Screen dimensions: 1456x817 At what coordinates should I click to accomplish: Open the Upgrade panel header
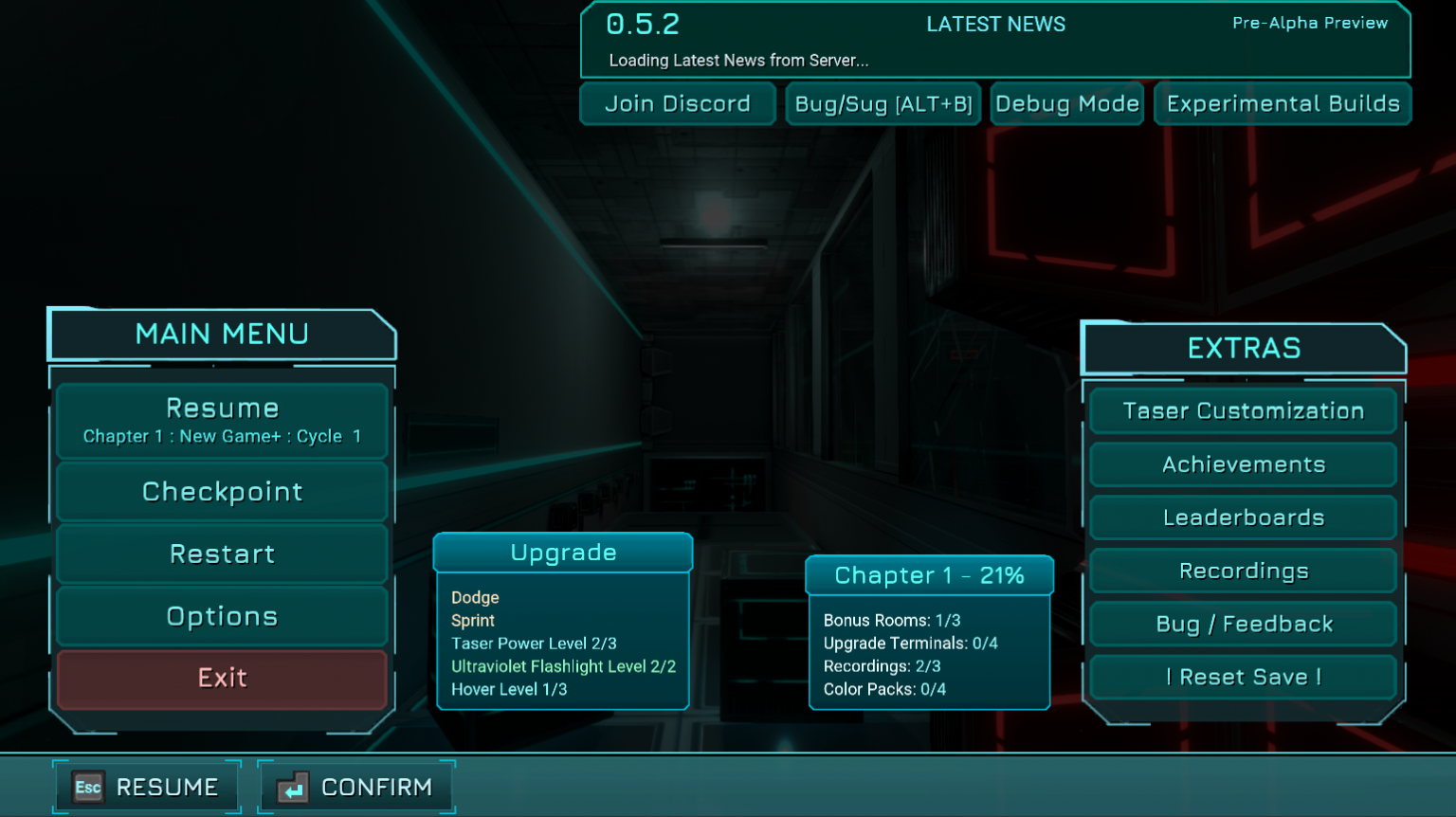coord(562,552)
